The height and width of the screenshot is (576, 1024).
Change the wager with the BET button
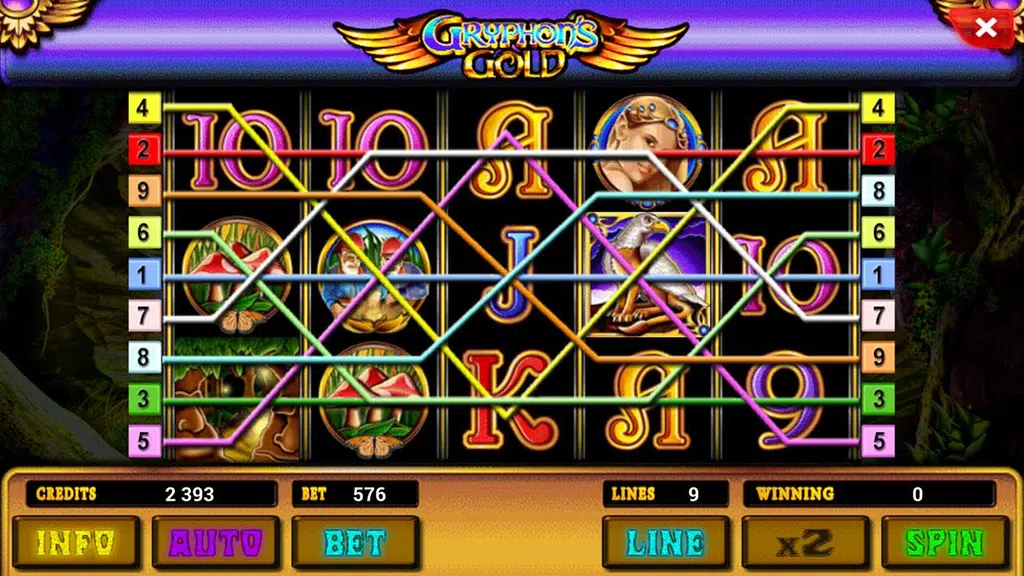pyautogui.click(x=355, y=542)
